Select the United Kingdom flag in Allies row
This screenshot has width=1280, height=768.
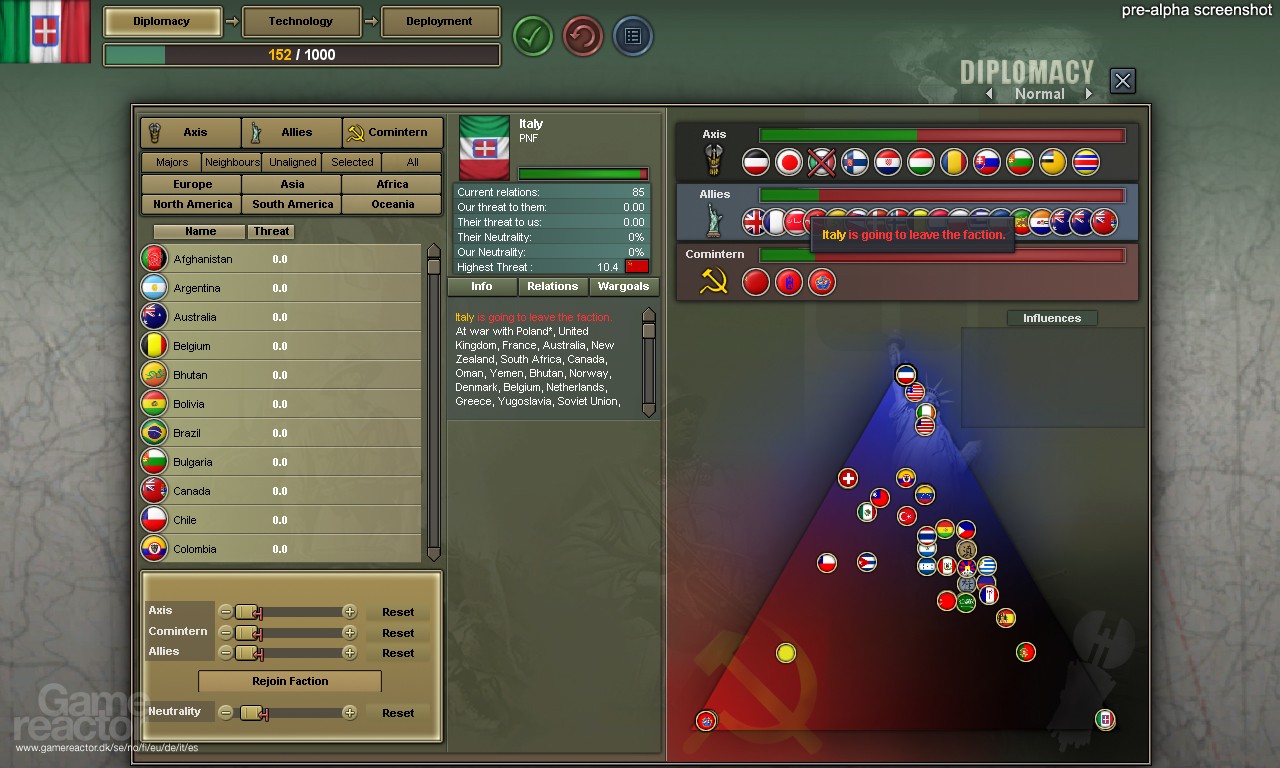[754, 223]
